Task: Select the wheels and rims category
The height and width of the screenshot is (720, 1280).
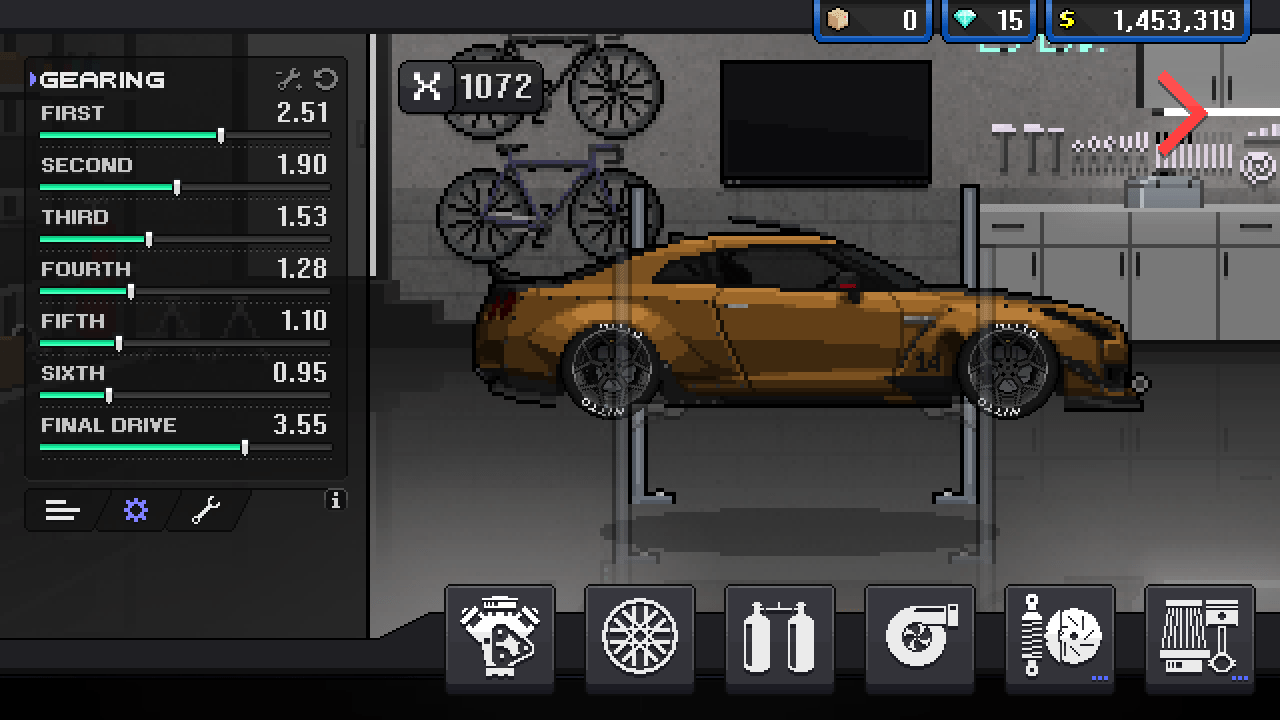Action: [641, 636]
